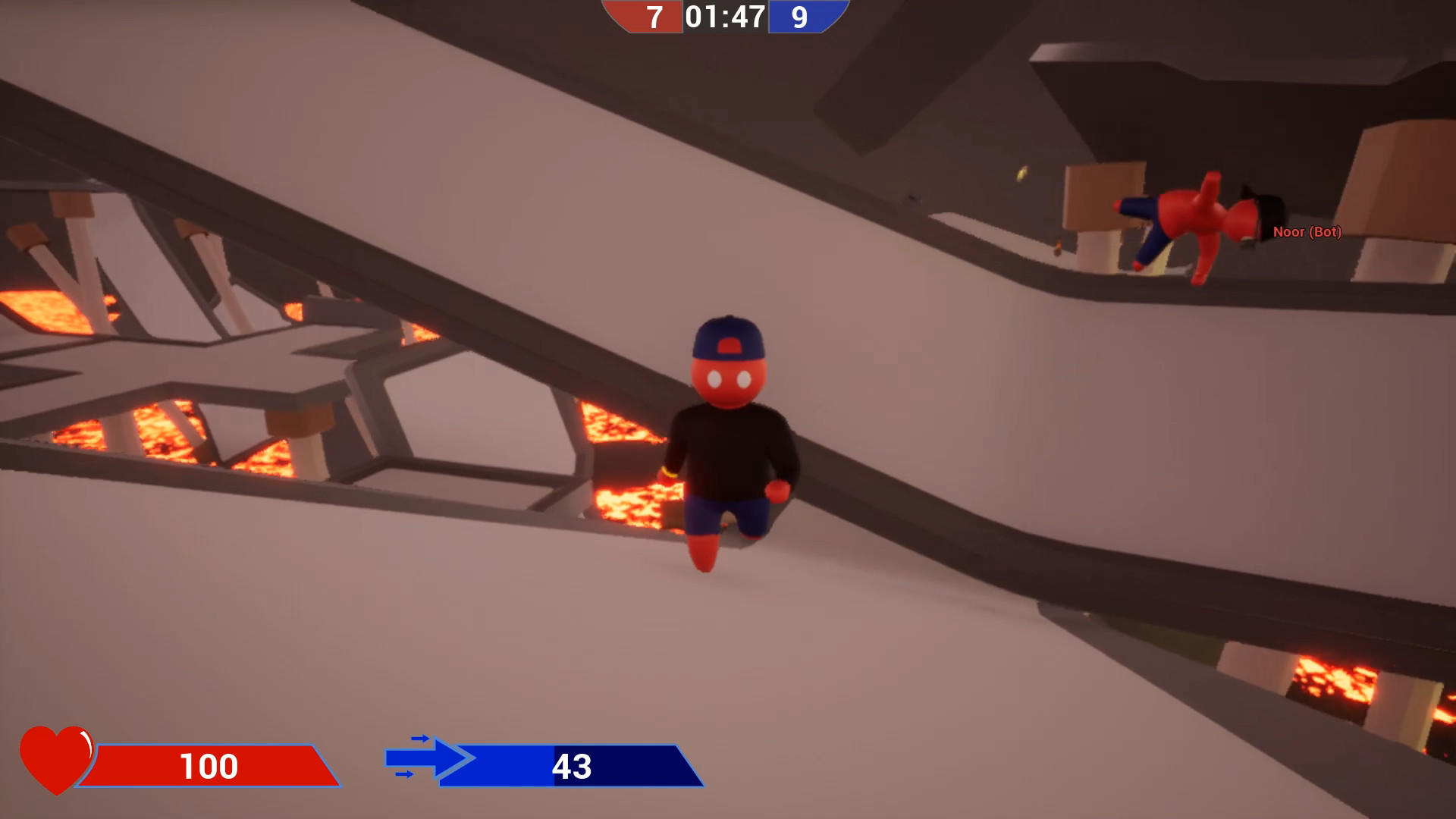Select the red score number 7

click(653, 18)
